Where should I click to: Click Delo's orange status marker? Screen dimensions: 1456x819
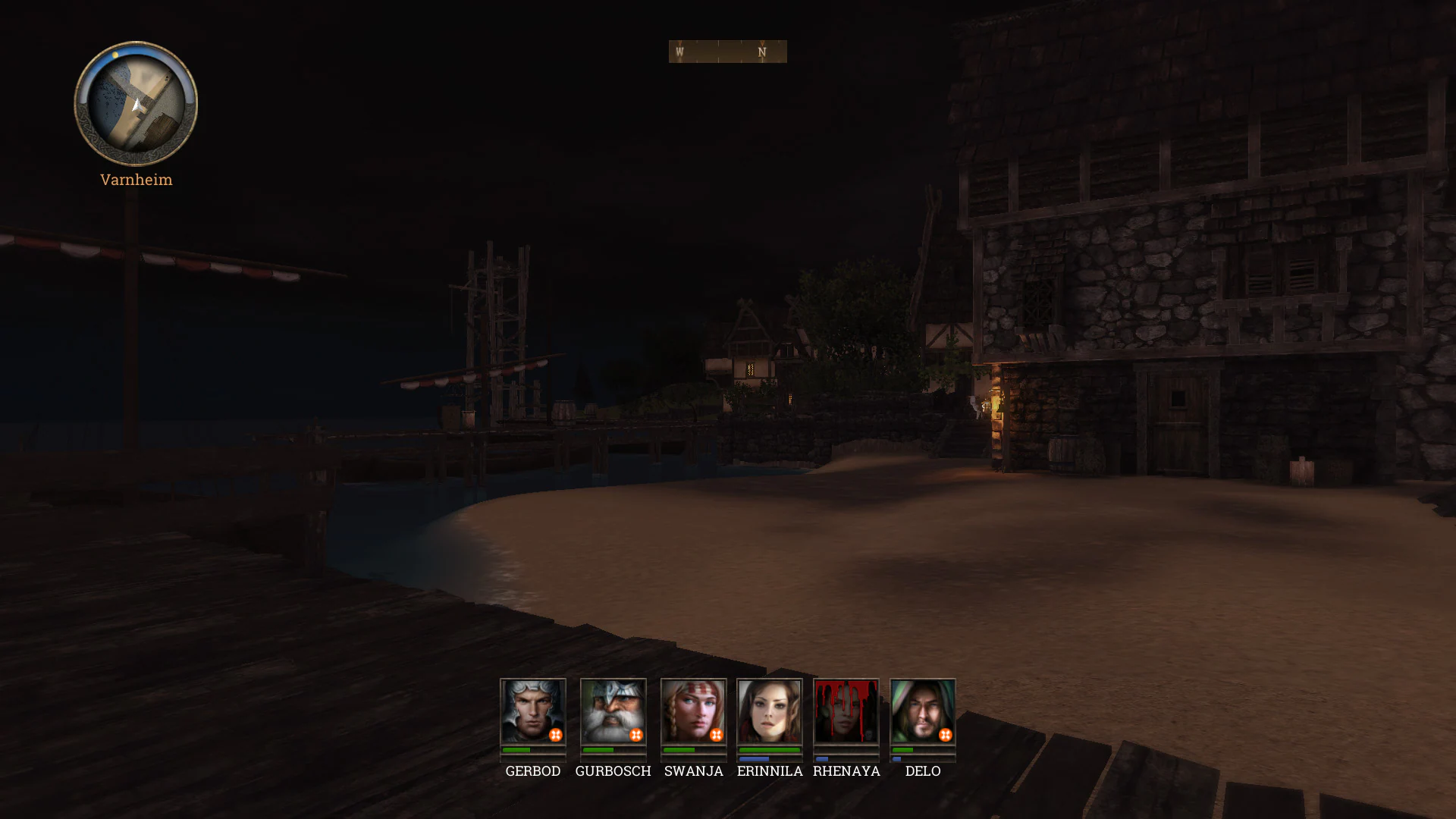[x=946, y=734]
